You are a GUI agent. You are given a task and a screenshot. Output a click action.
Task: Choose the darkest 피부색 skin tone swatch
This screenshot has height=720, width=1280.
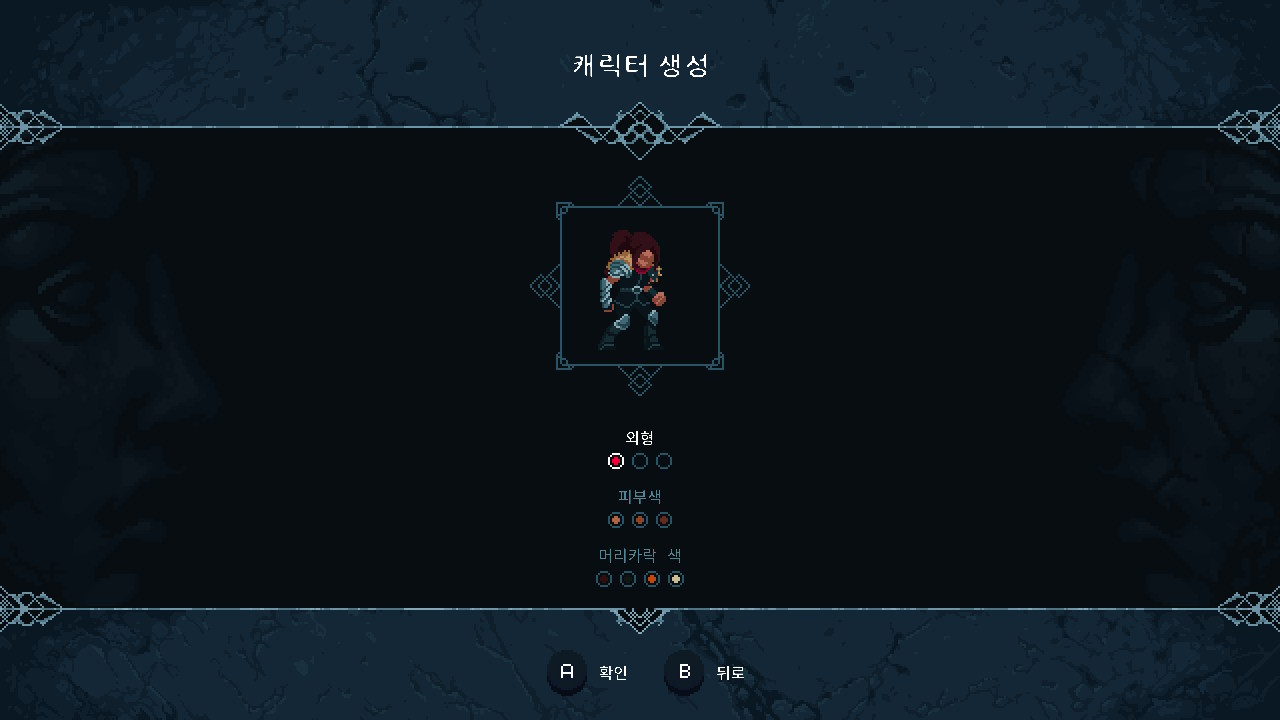point(664,520)
